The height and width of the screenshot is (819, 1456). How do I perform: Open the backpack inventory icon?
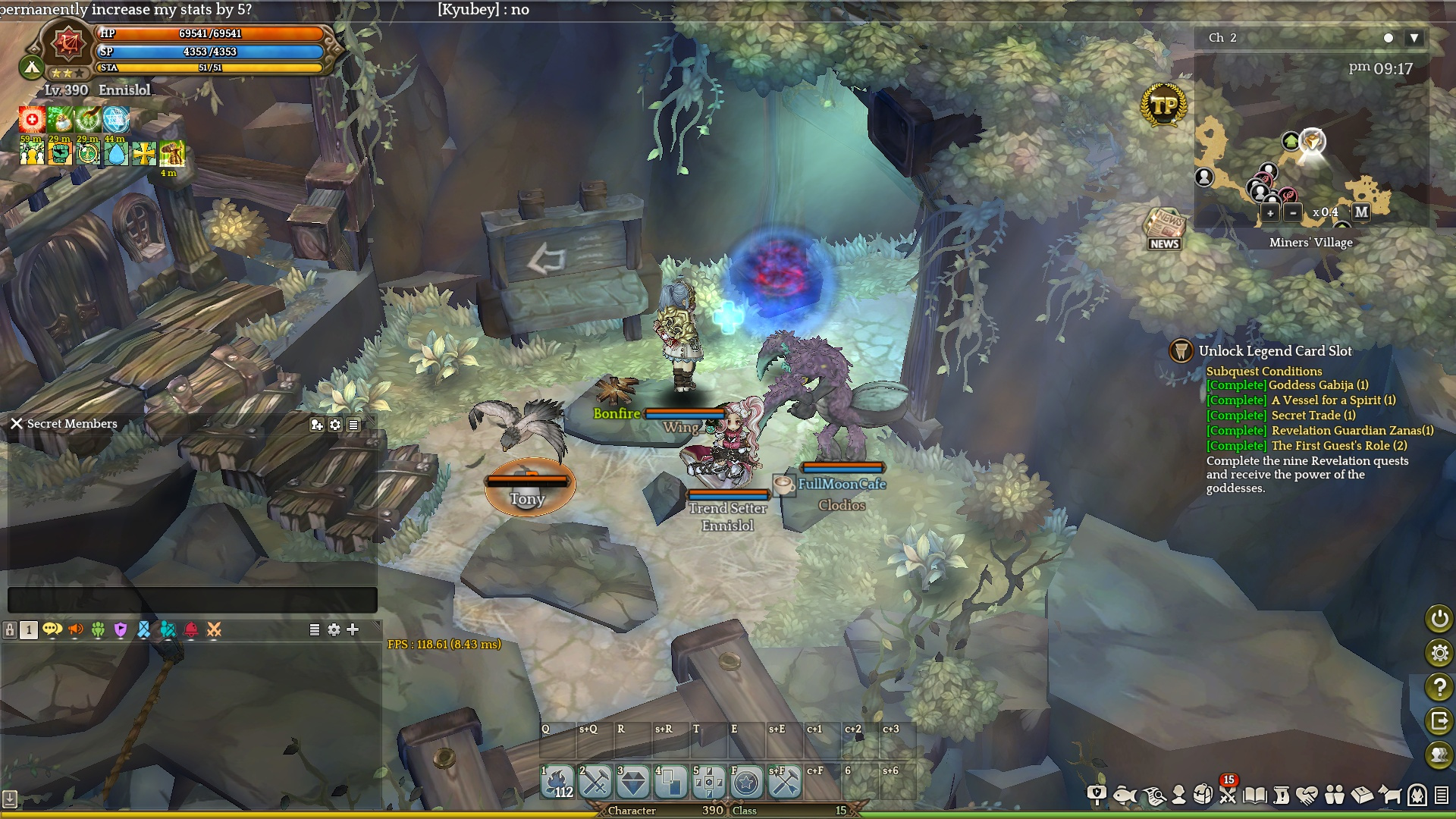(x=1203, y=795)
